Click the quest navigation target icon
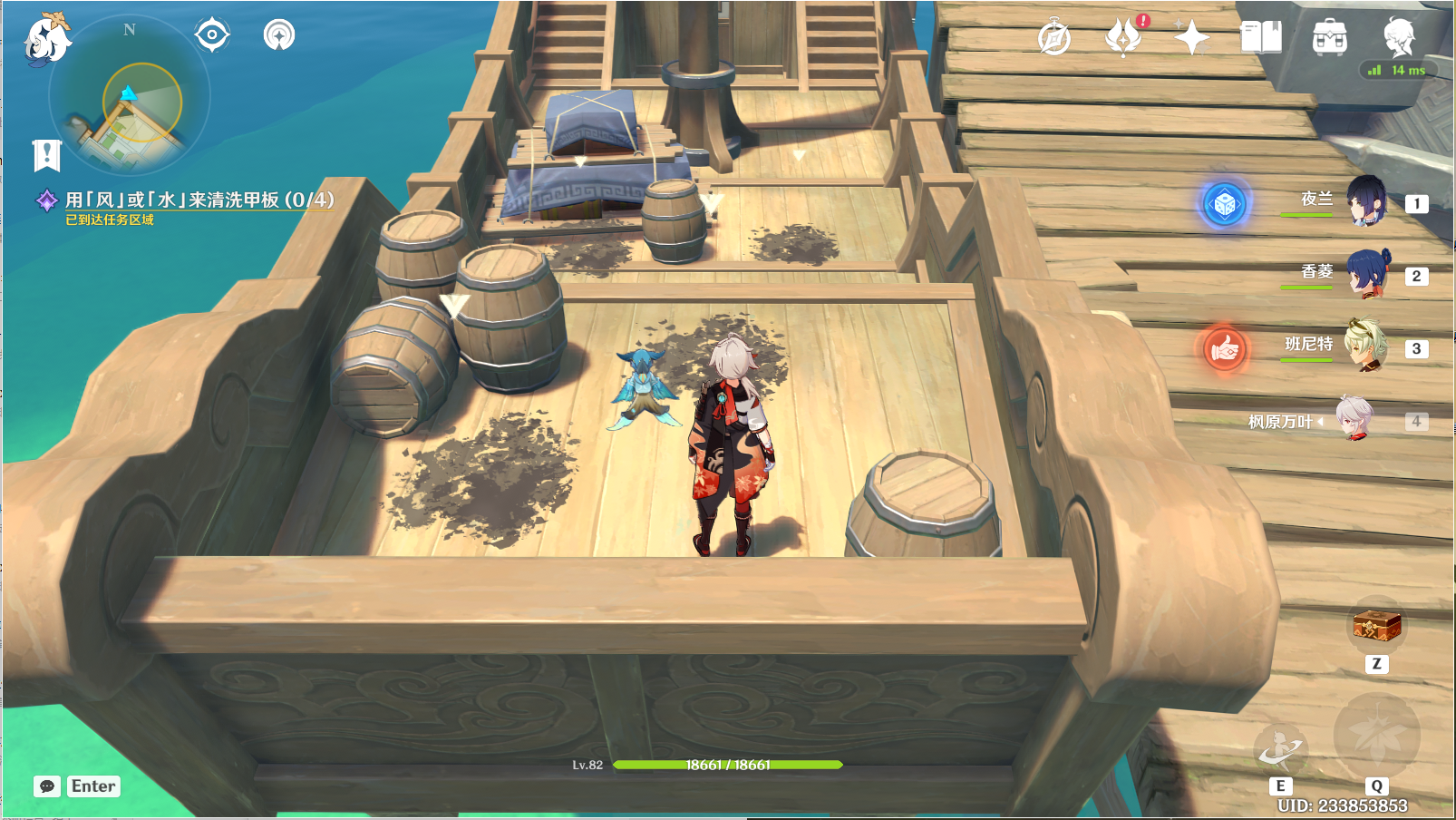The width and height of the screenshot is (1456, 820). (x=212, y=35)
